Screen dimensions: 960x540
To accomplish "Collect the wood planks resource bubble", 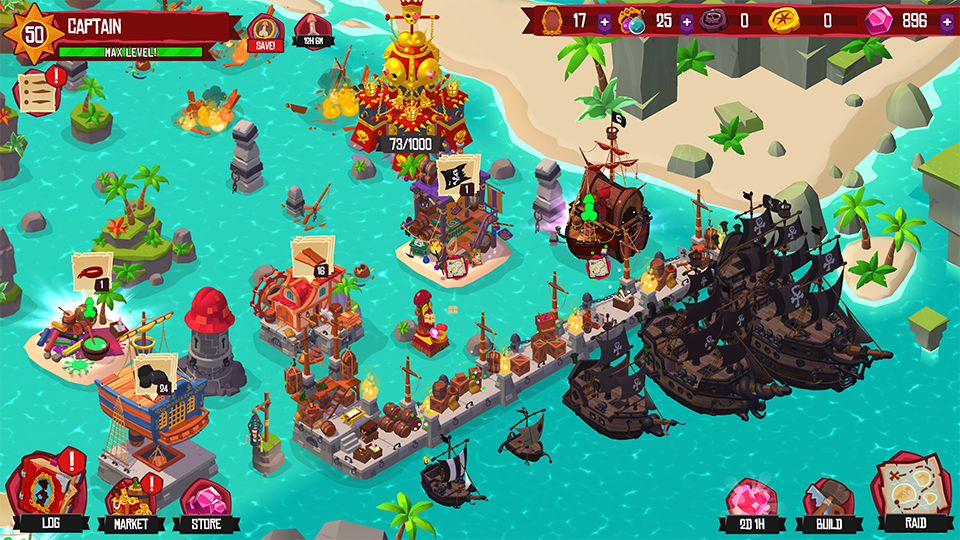I will click(312, 256).
